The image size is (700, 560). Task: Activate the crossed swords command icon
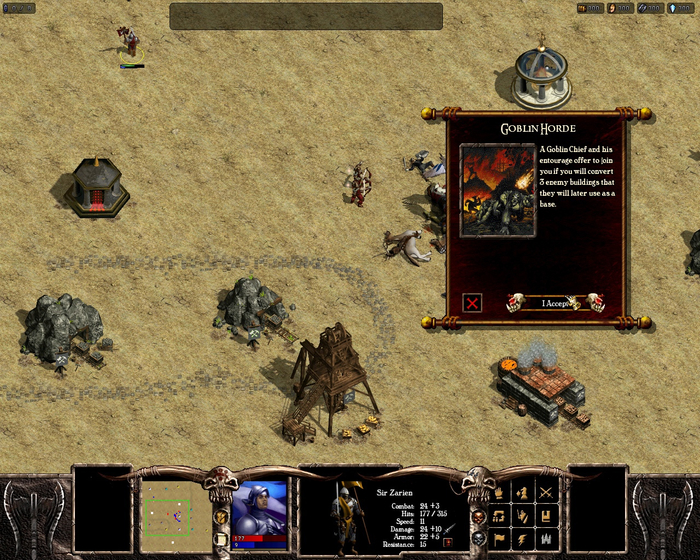coord(546,492)
